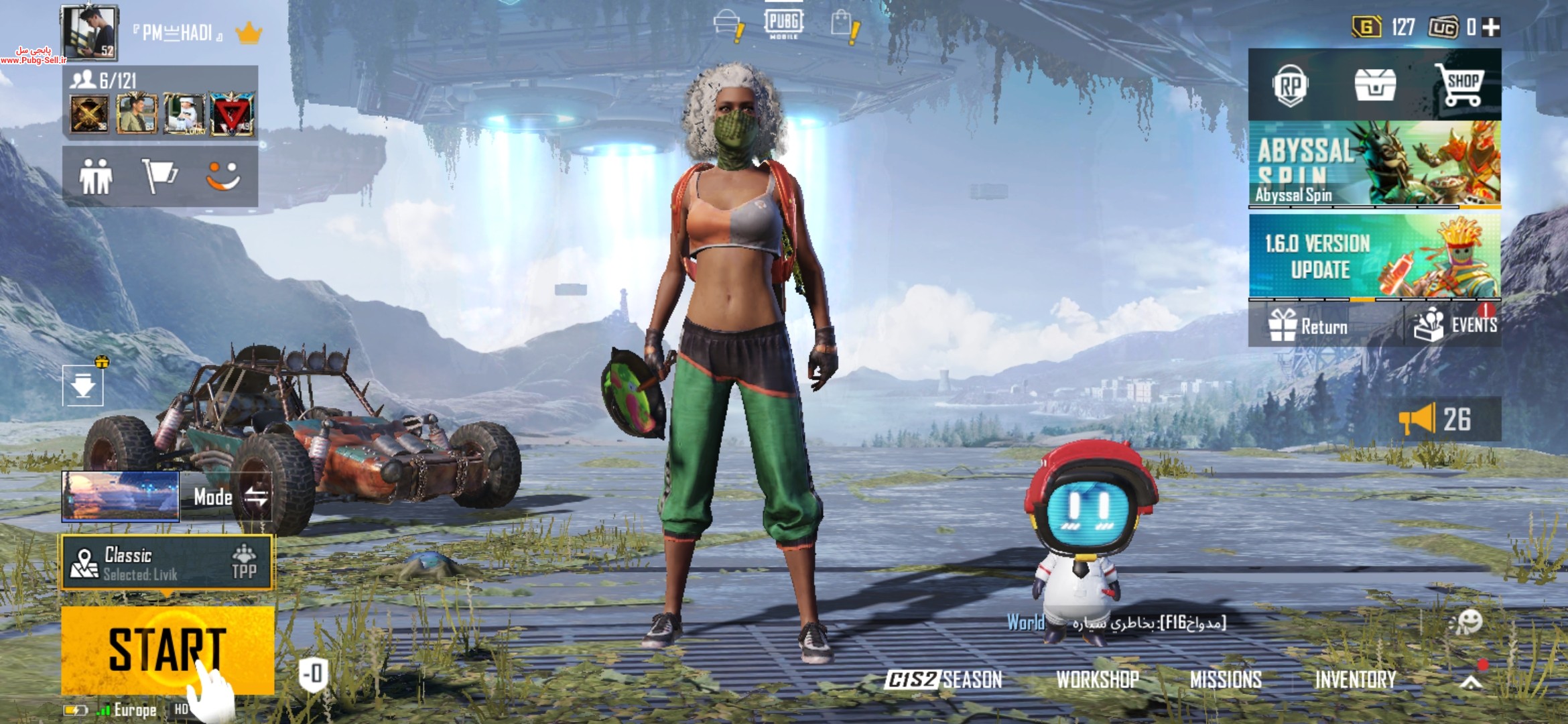Open the 1.6.0 Version Update banner
The height and width of the screenshot is (724, 1568).
[x=1374, y=256]
